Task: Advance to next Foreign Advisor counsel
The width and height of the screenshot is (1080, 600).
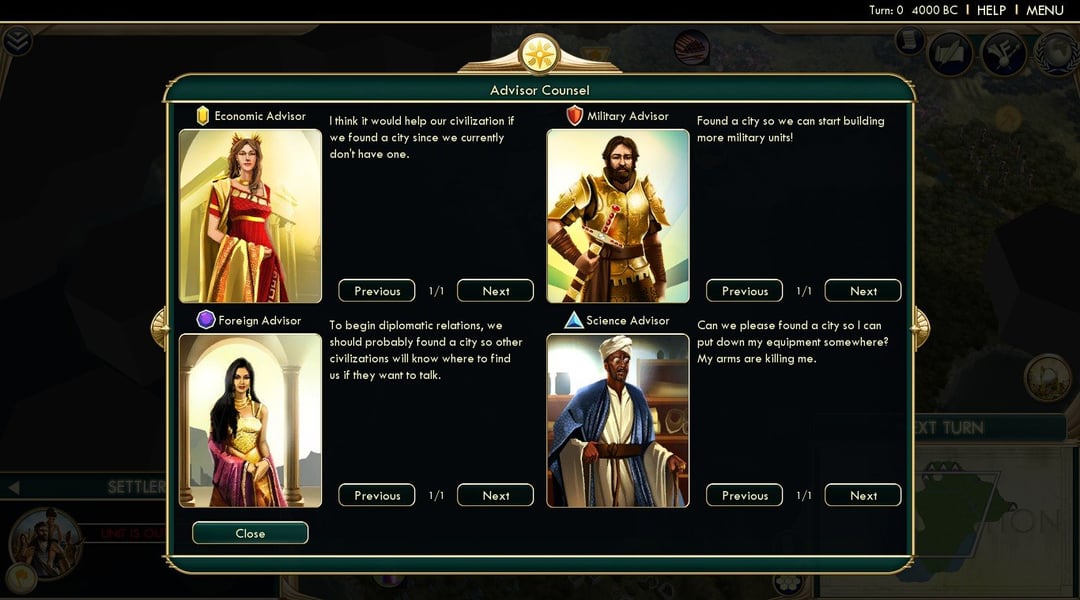Action: (x=495, y=495)
